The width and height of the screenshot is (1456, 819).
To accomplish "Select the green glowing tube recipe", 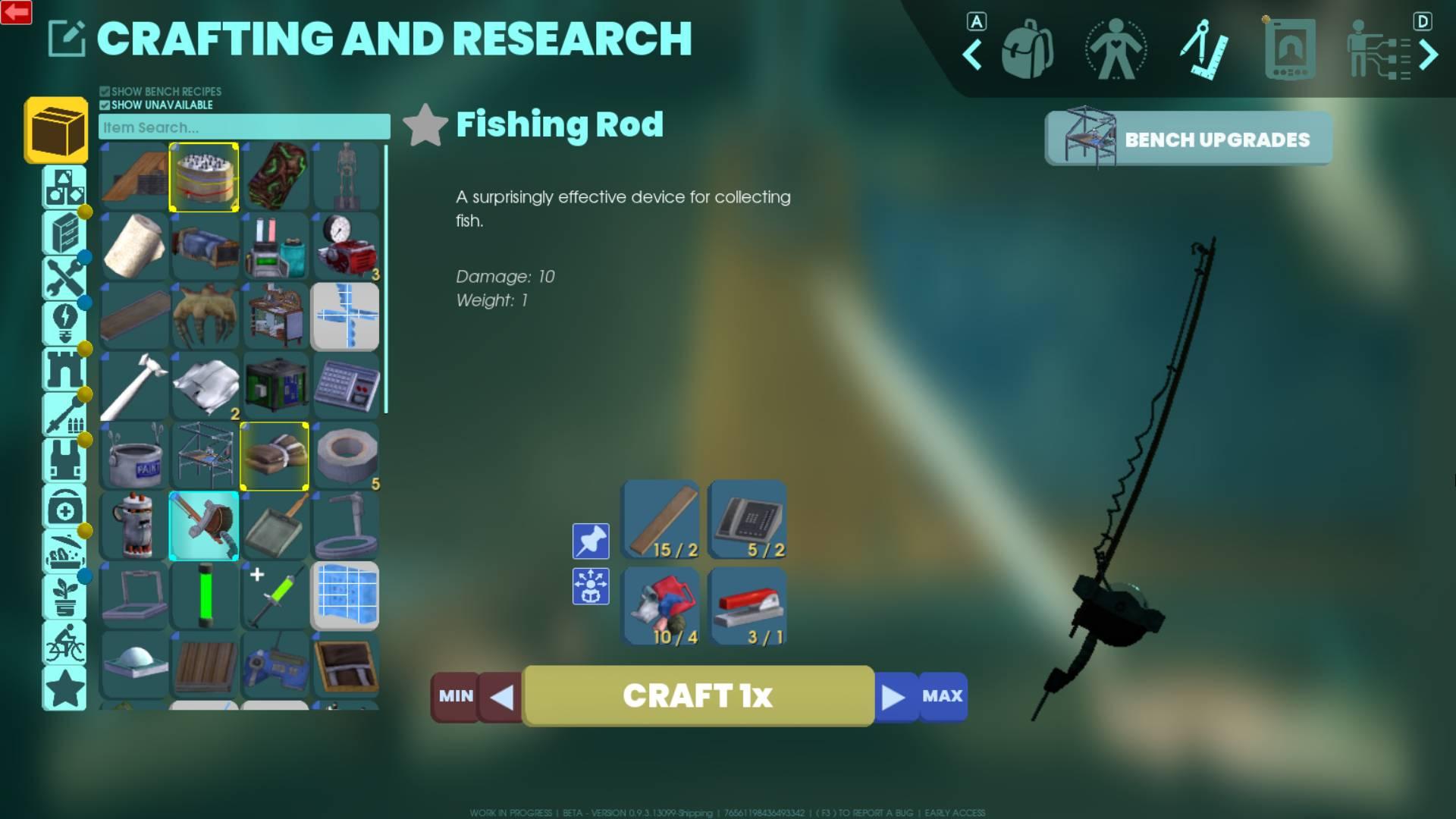I will (204, 595).
